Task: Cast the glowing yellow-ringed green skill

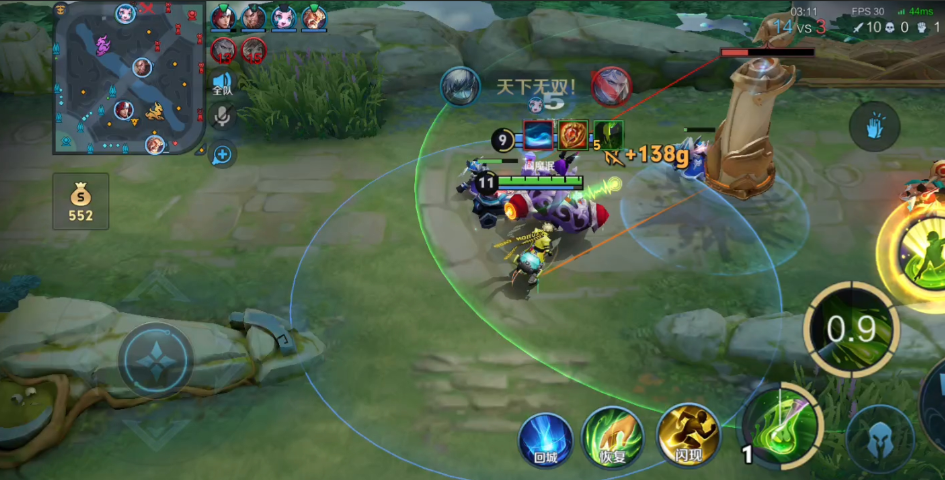Action: pyautogui.click(x=918, y=248)
